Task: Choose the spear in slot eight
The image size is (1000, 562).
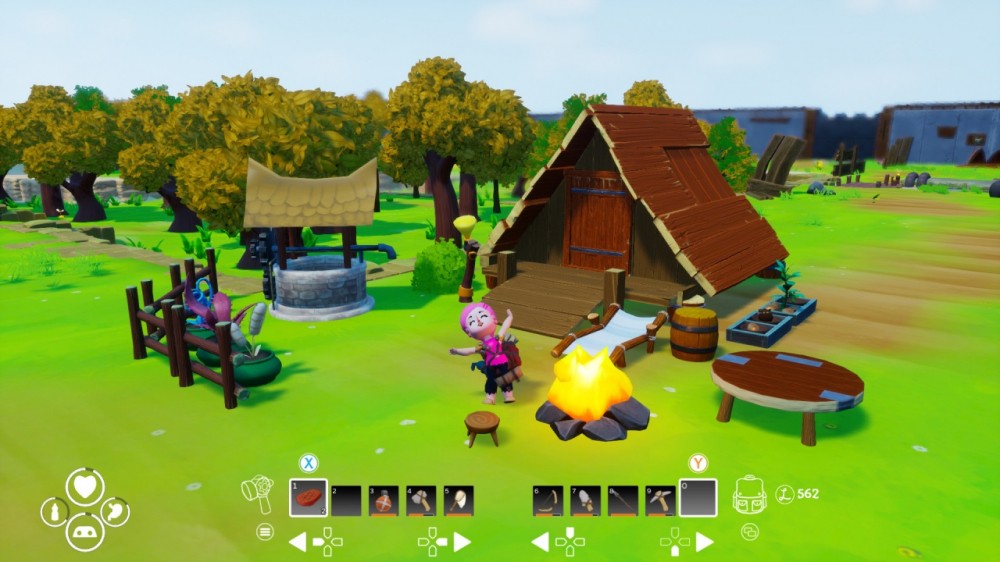Action: click(x=623, y=500)
